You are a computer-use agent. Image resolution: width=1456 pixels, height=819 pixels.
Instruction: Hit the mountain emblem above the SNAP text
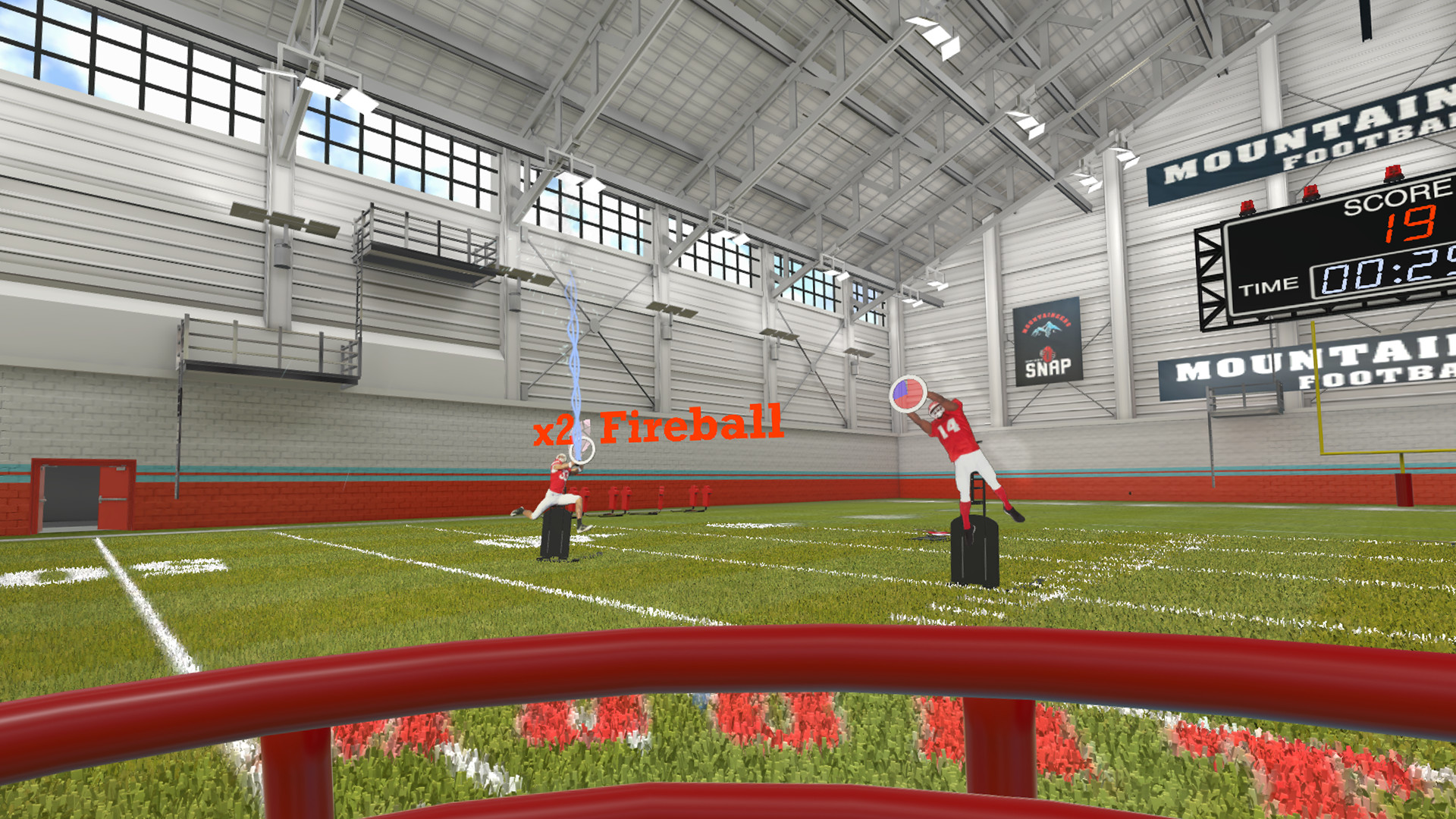click(x=1046, y=328)
